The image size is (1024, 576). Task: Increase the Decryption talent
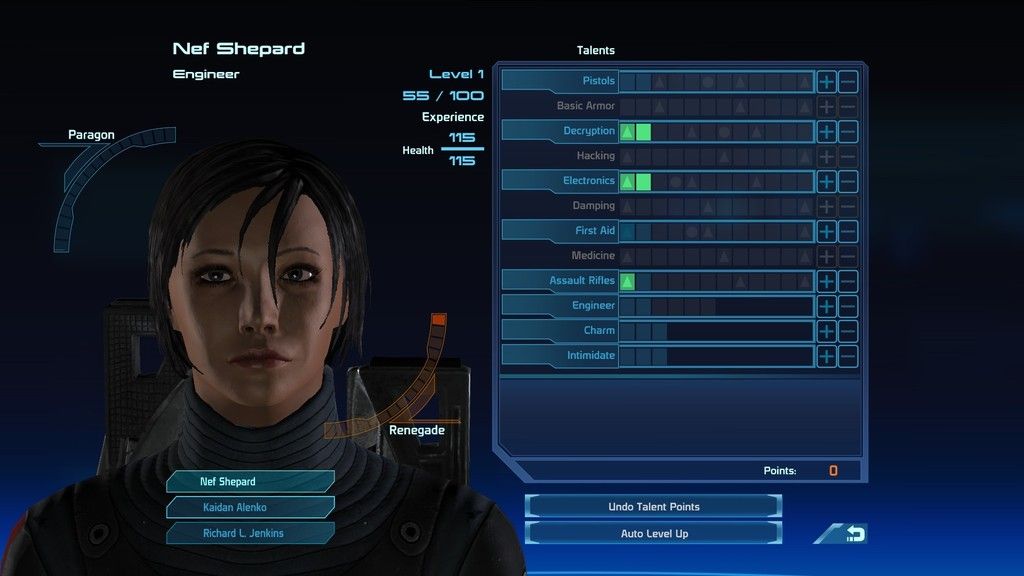click(826, 131)
